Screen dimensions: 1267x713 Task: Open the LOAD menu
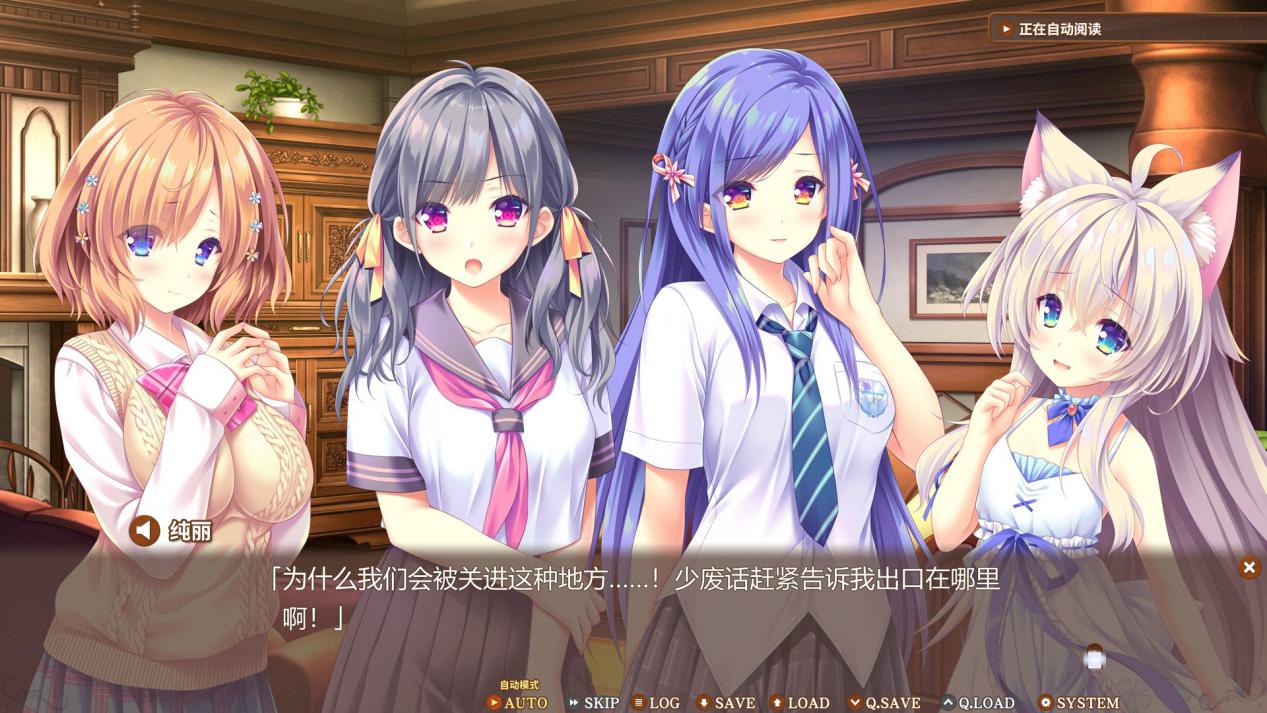pos(799,702)
